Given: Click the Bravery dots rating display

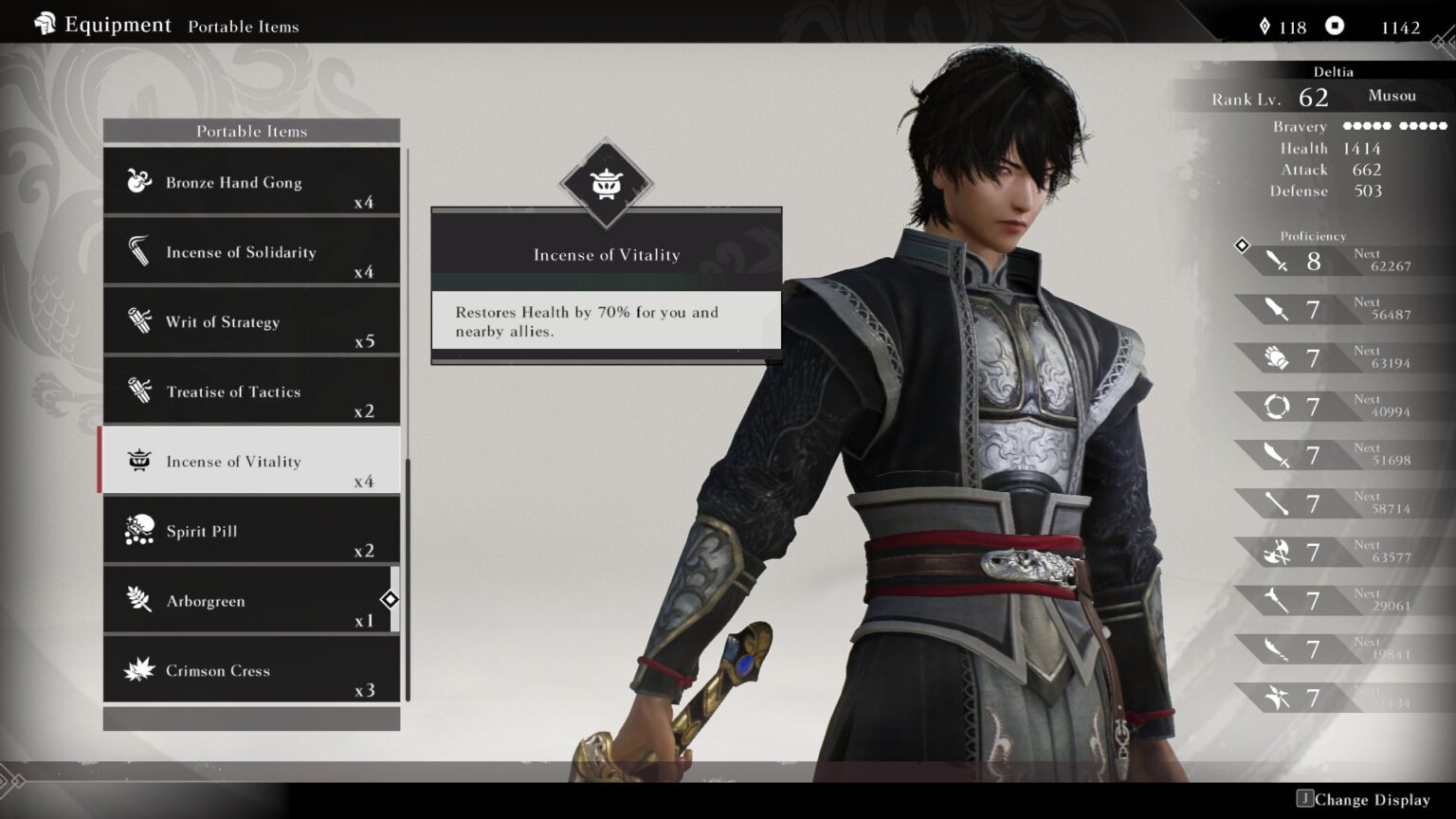Looking at the screenshot, I should 1393,125.
